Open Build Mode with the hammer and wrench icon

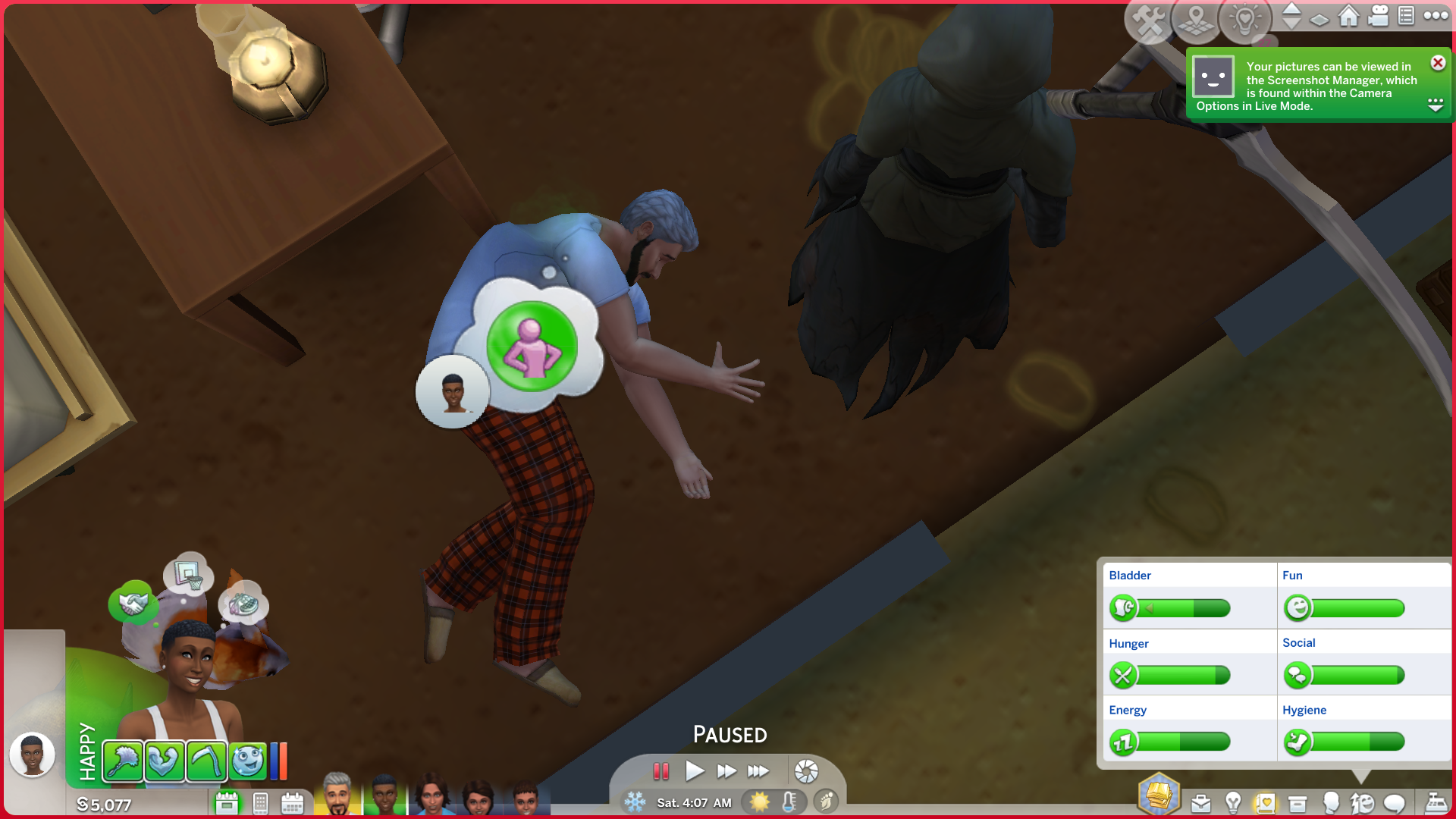point(1149,20)
